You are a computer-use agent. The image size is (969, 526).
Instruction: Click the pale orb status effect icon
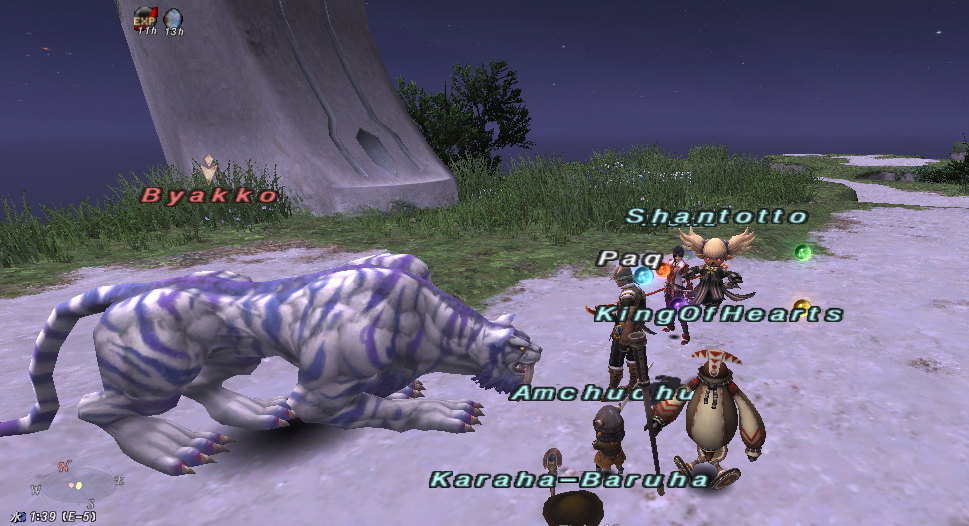[173, 18]
